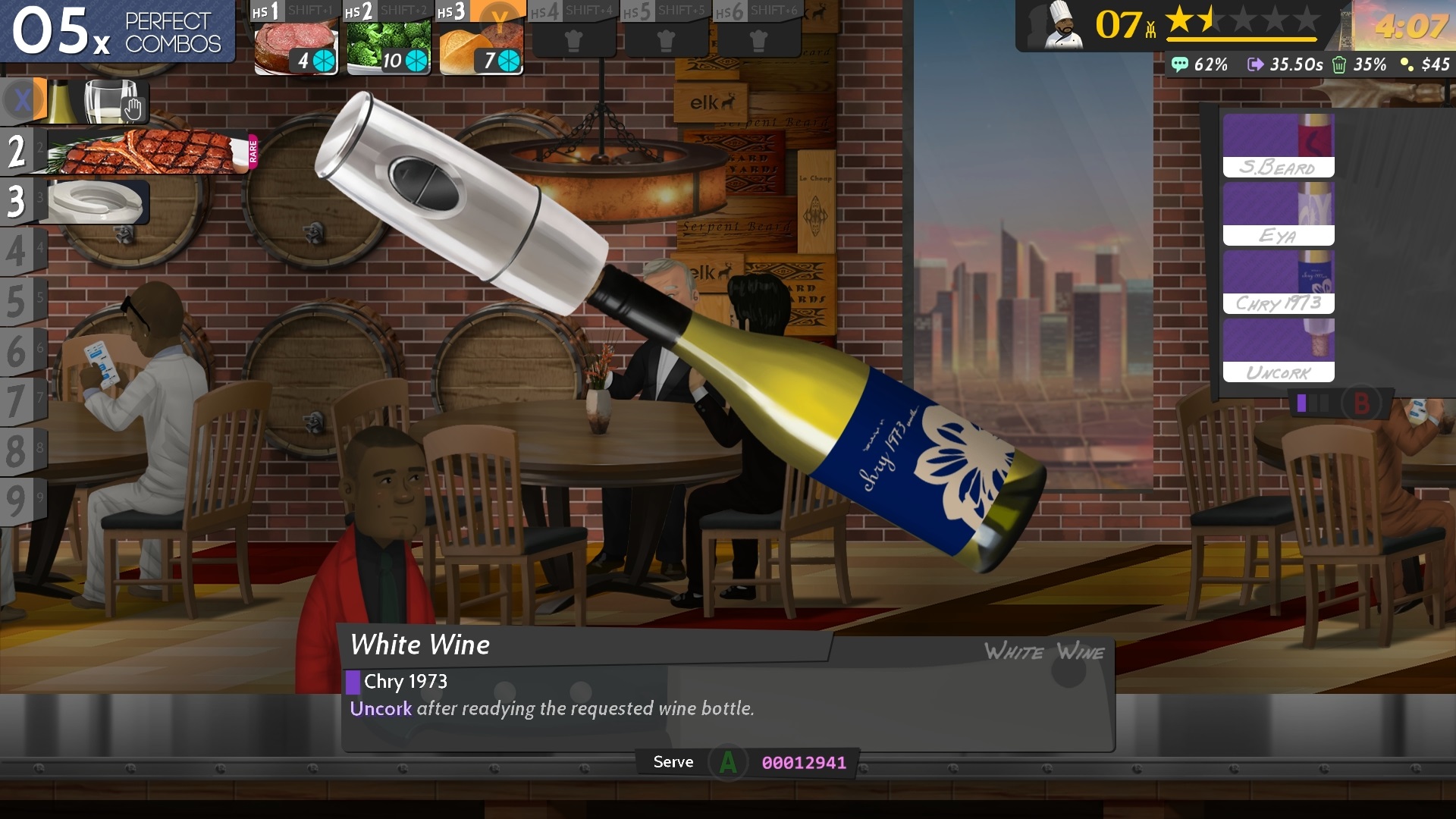Choose the Eya wine bottle option
Viewport: 1456px width, 819px height.
pos(1279,215)
